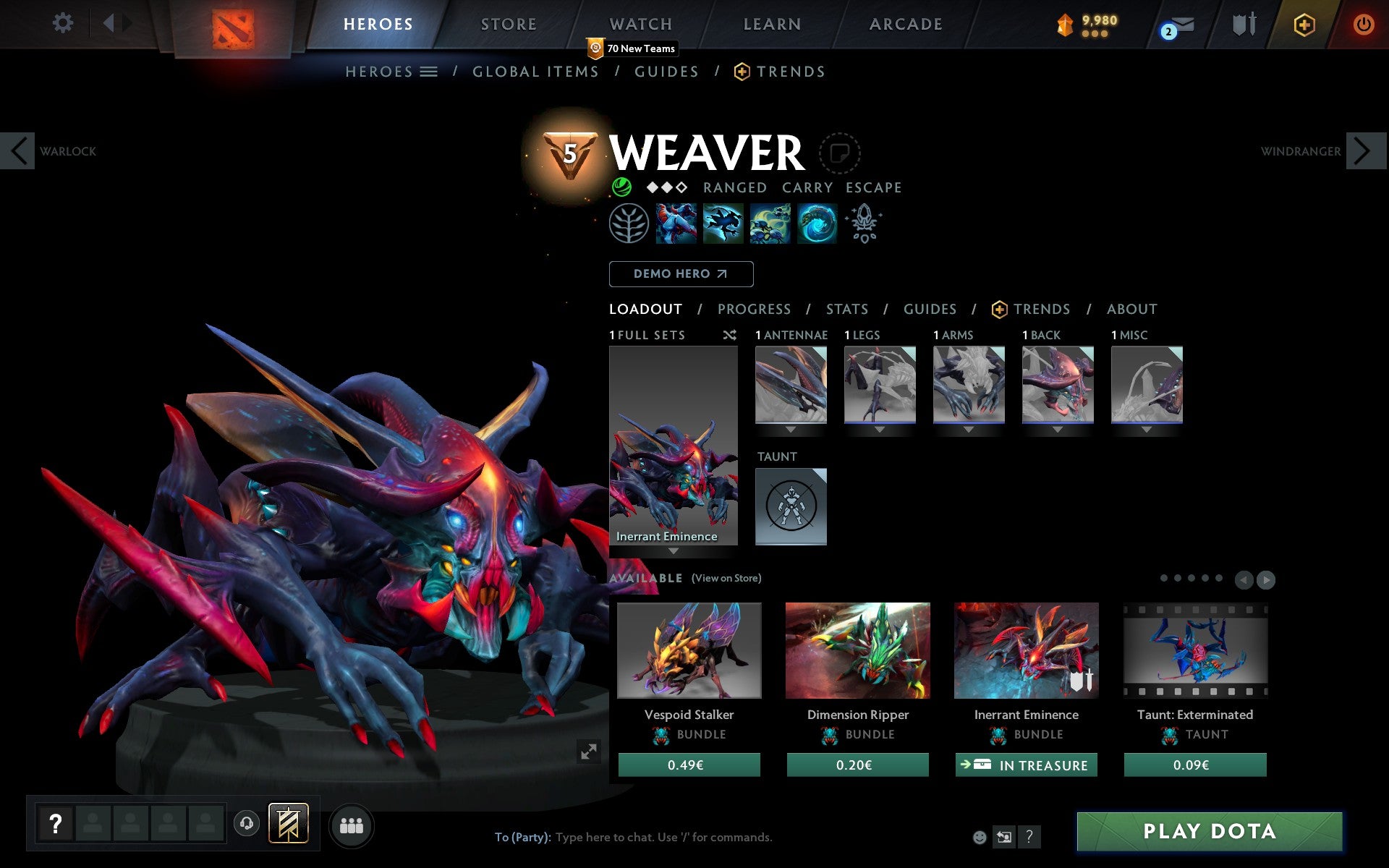Expand the Antennae item slot dropdown arrow

click(791, 428)
